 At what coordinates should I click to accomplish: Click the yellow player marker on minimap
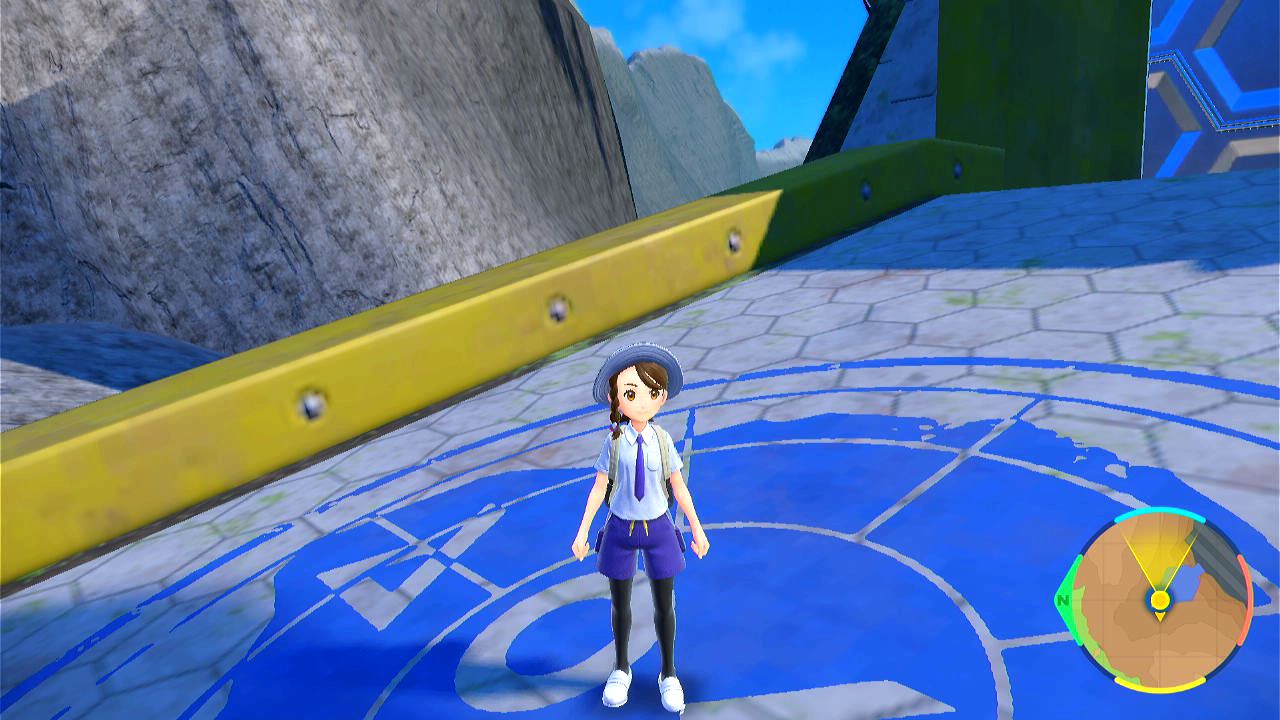point(1159,600)
